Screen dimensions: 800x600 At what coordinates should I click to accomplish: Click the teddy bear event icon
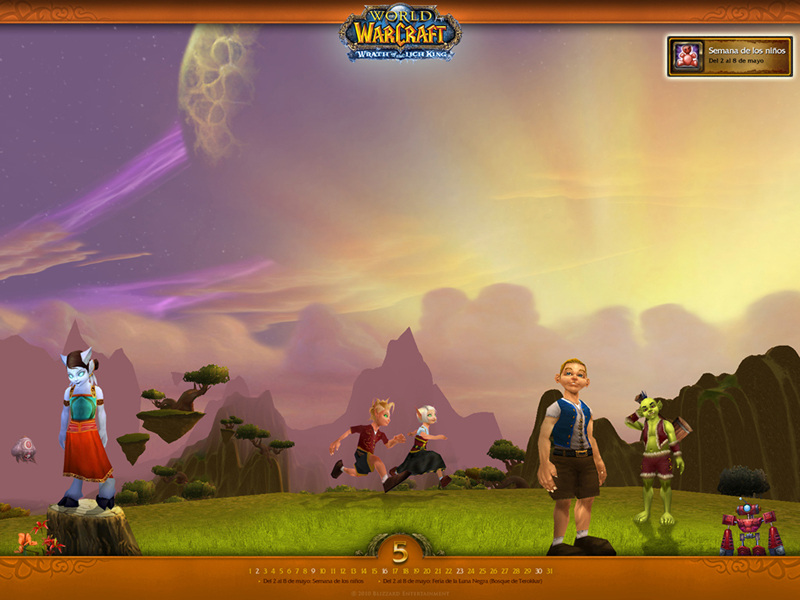pos(687,56)
